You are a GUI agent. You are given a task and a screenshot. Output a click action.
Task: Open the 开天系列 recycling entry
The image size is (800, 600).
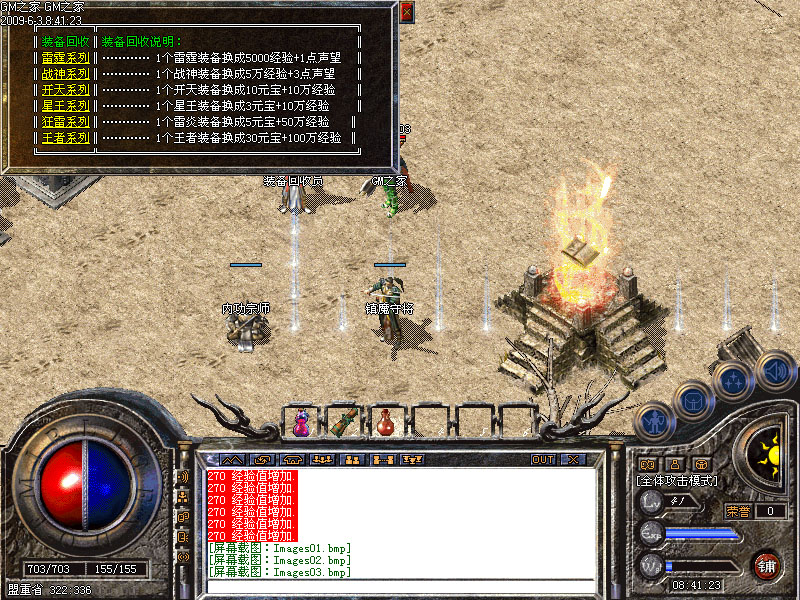66,90
